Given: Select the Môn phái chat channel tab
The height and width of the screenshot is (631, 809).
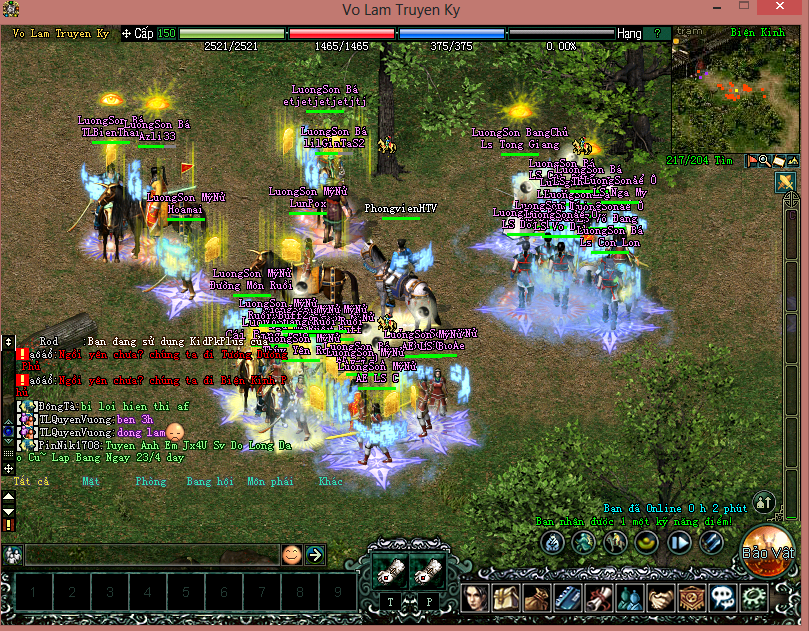Looking at the screenshot, I should coord(270,481).
